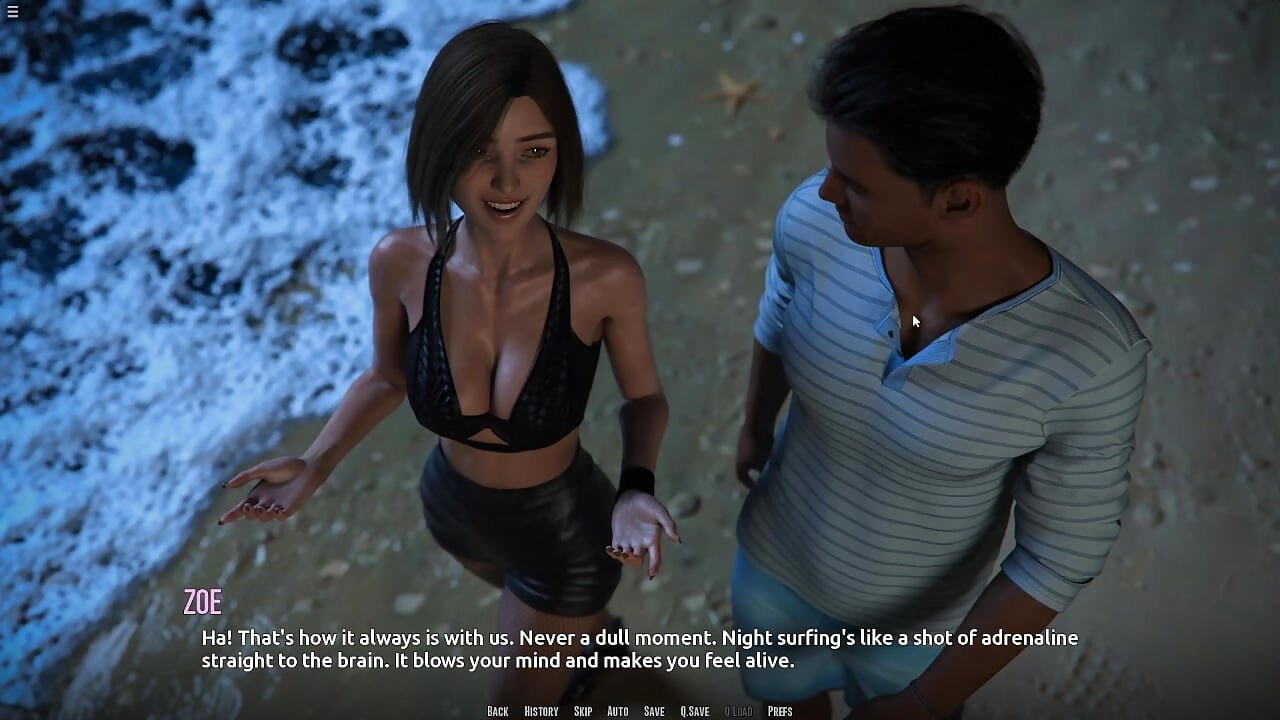The width and height of the screenshot is (1280, 720).
Task: Click the beach scene to continue the story
Action: (640, 300)
